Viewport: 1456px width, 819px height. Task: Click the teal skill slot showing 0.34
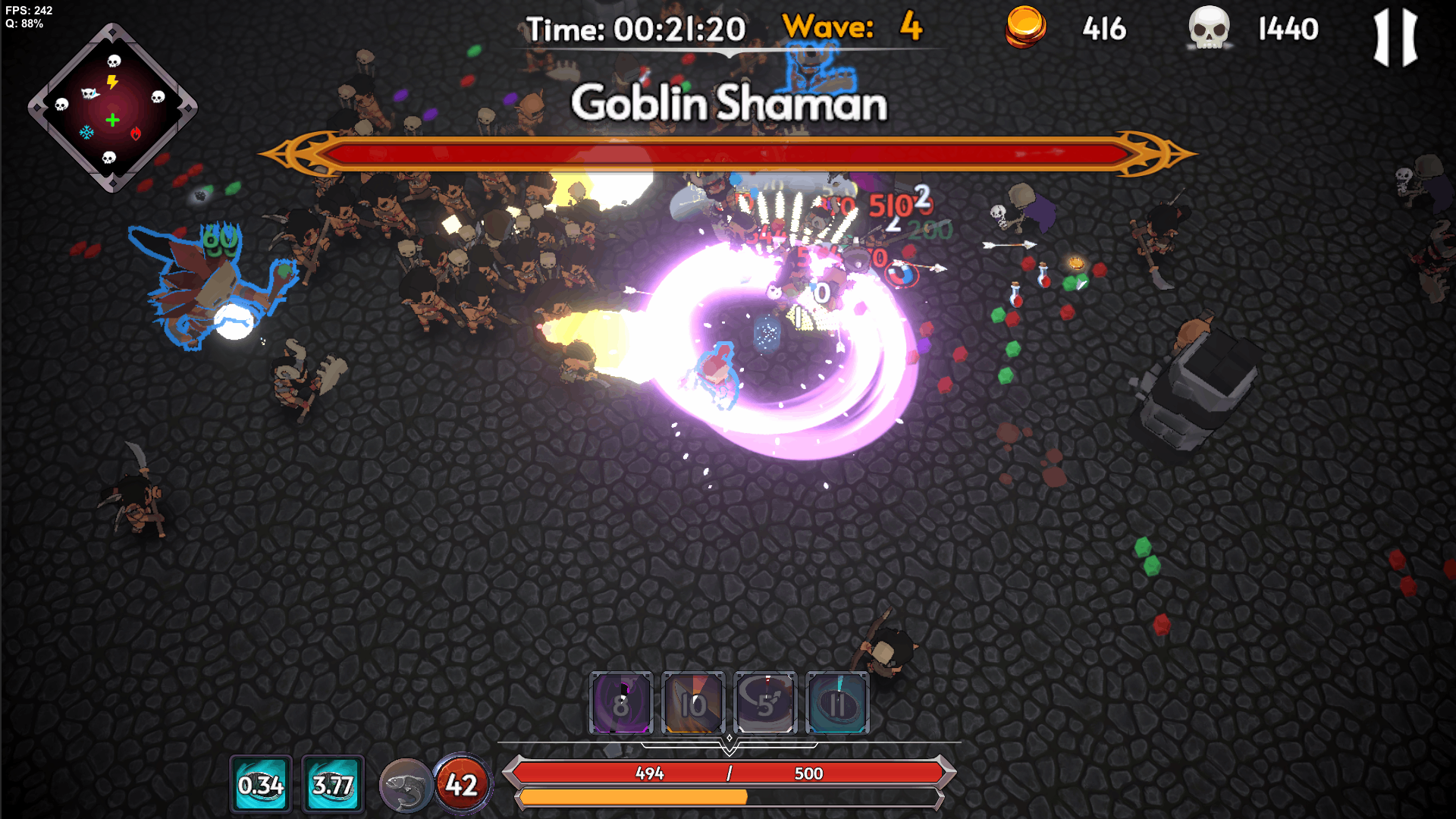[x=260, y=784]
